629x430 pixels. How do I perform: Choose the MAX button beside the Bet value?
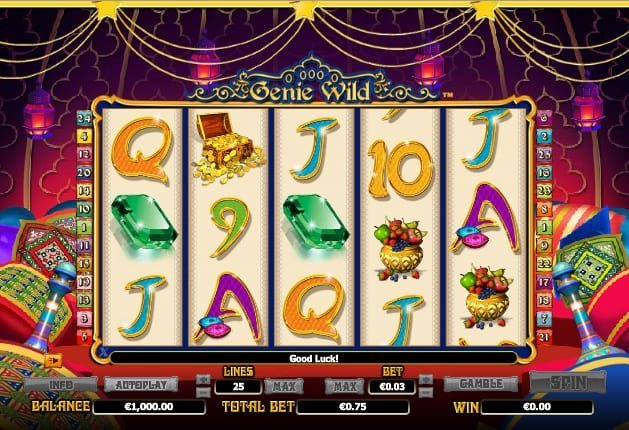(344, 386)
